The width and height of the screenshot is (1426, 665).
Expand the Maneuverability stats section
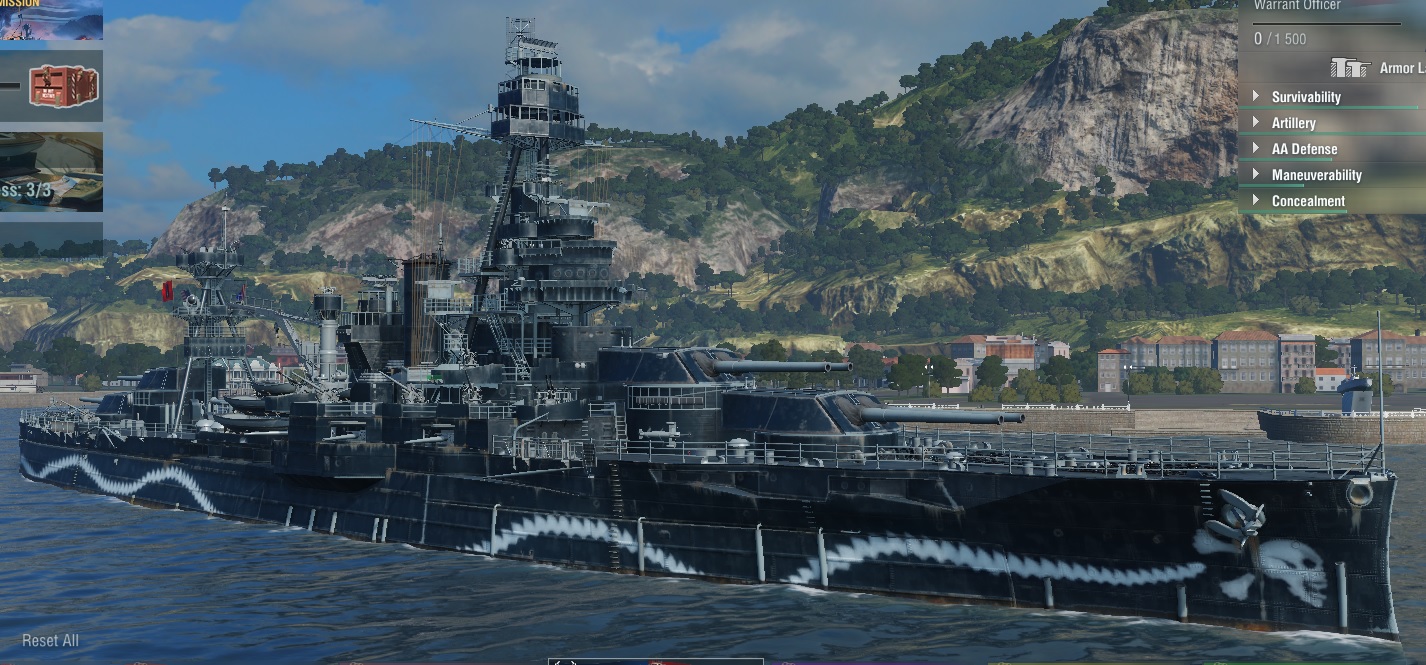(1316, 175)
